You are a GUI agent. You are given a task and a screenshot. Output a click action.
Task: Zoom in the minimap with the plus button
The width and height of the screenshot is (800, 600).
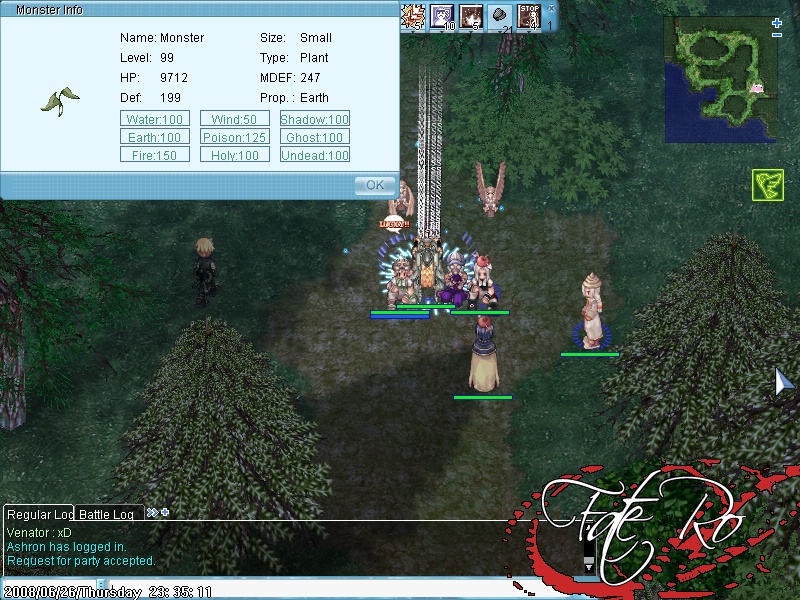pyautogui.click(x=778, y=22)
